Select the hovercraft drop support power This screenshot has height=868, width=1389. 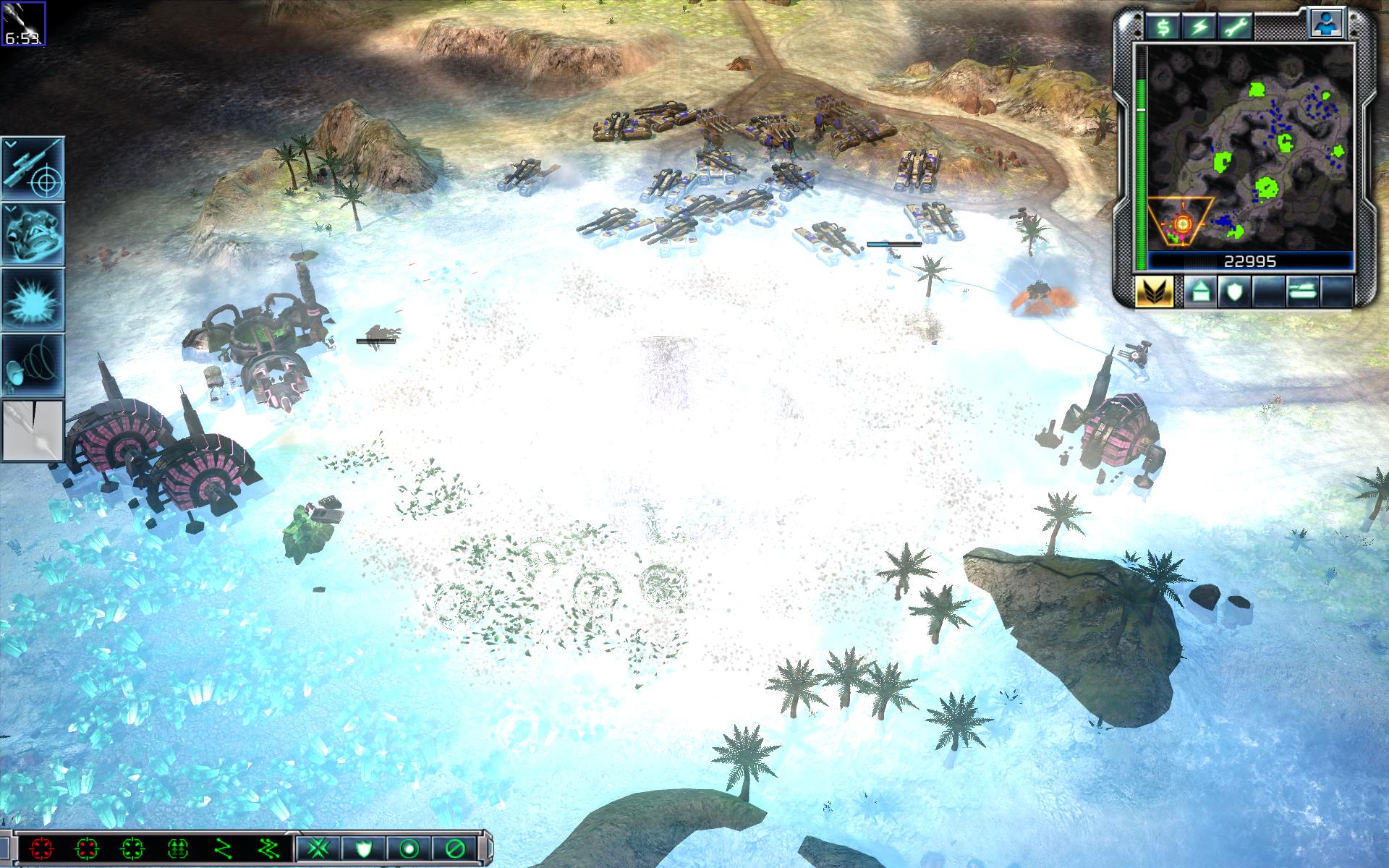(33, 234)
